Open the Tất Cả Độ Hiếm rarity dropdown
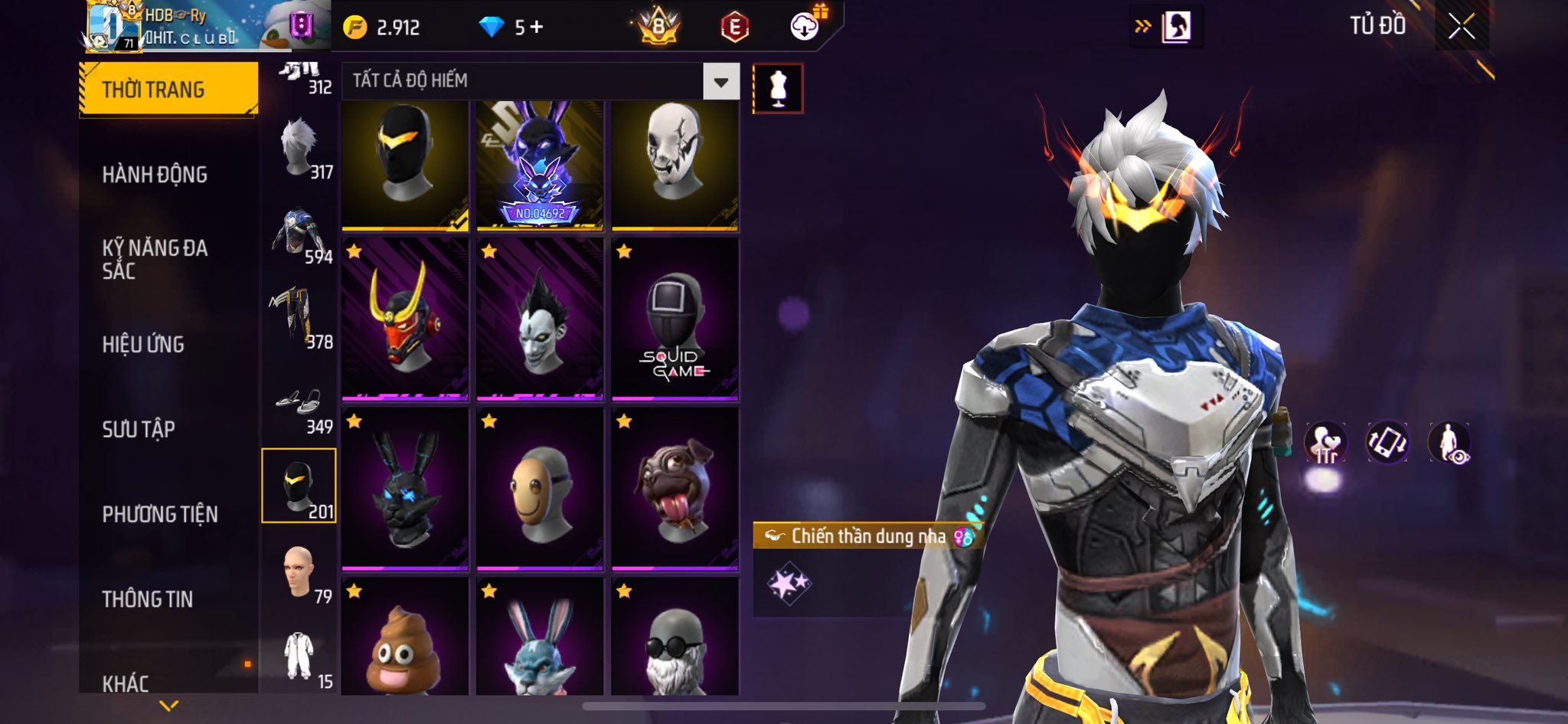1568x724 pixels. pos(720,81)
